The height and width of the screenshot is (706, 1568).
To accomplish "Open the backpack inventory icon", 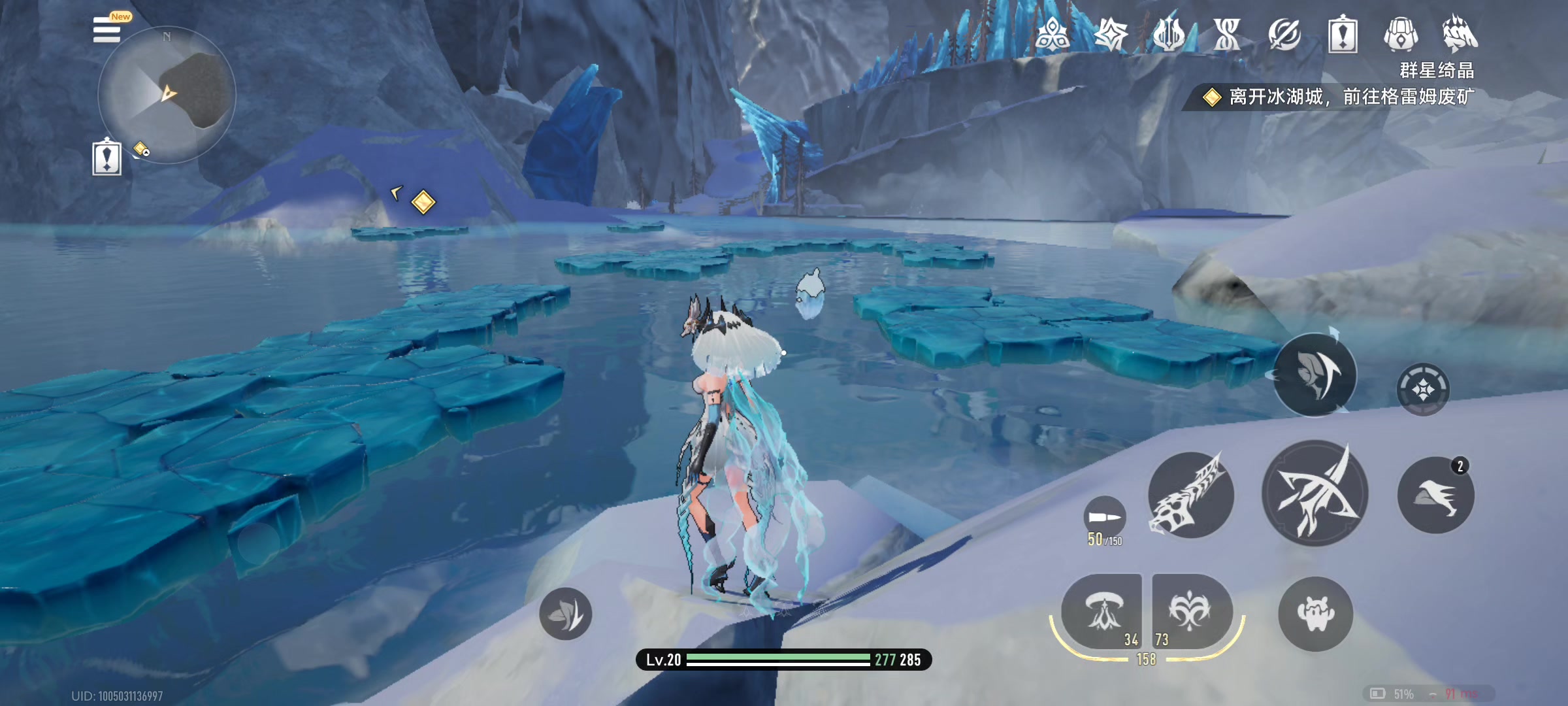I will click(x=1401, y=34).
